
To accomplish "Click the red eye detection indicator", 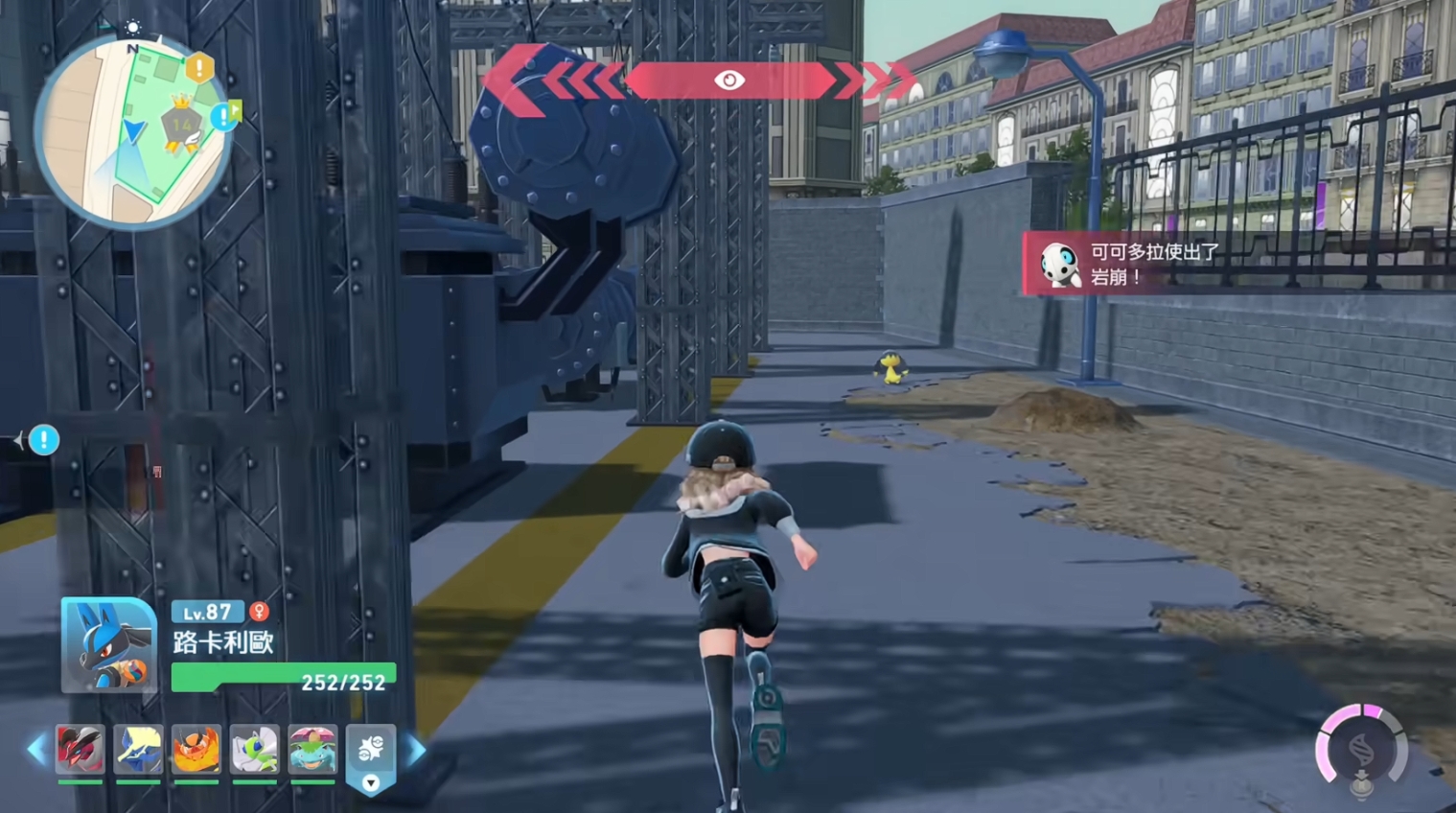I will [x=729, y=81].
